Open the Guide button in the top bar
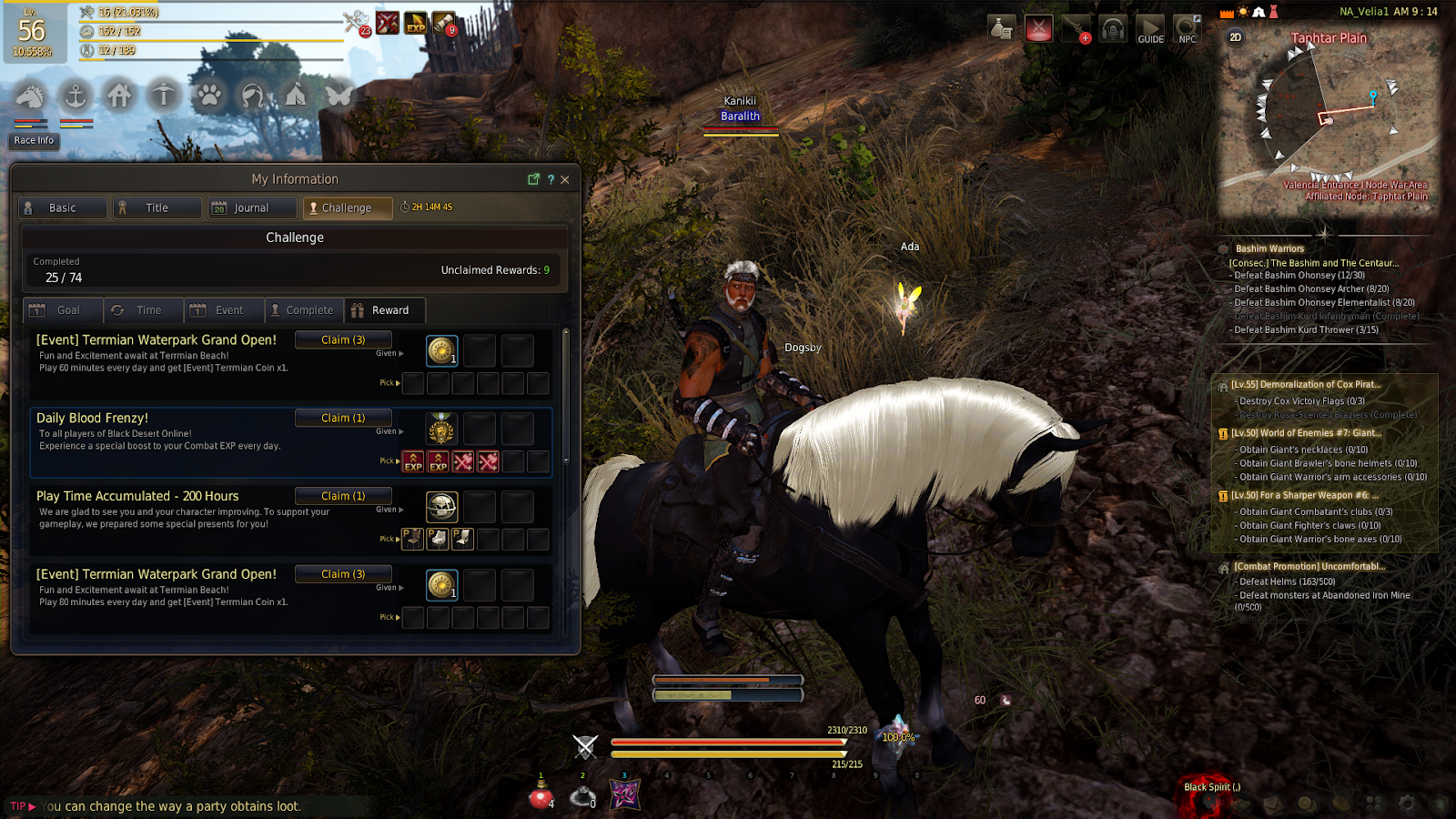 (x=1150, y=29)
